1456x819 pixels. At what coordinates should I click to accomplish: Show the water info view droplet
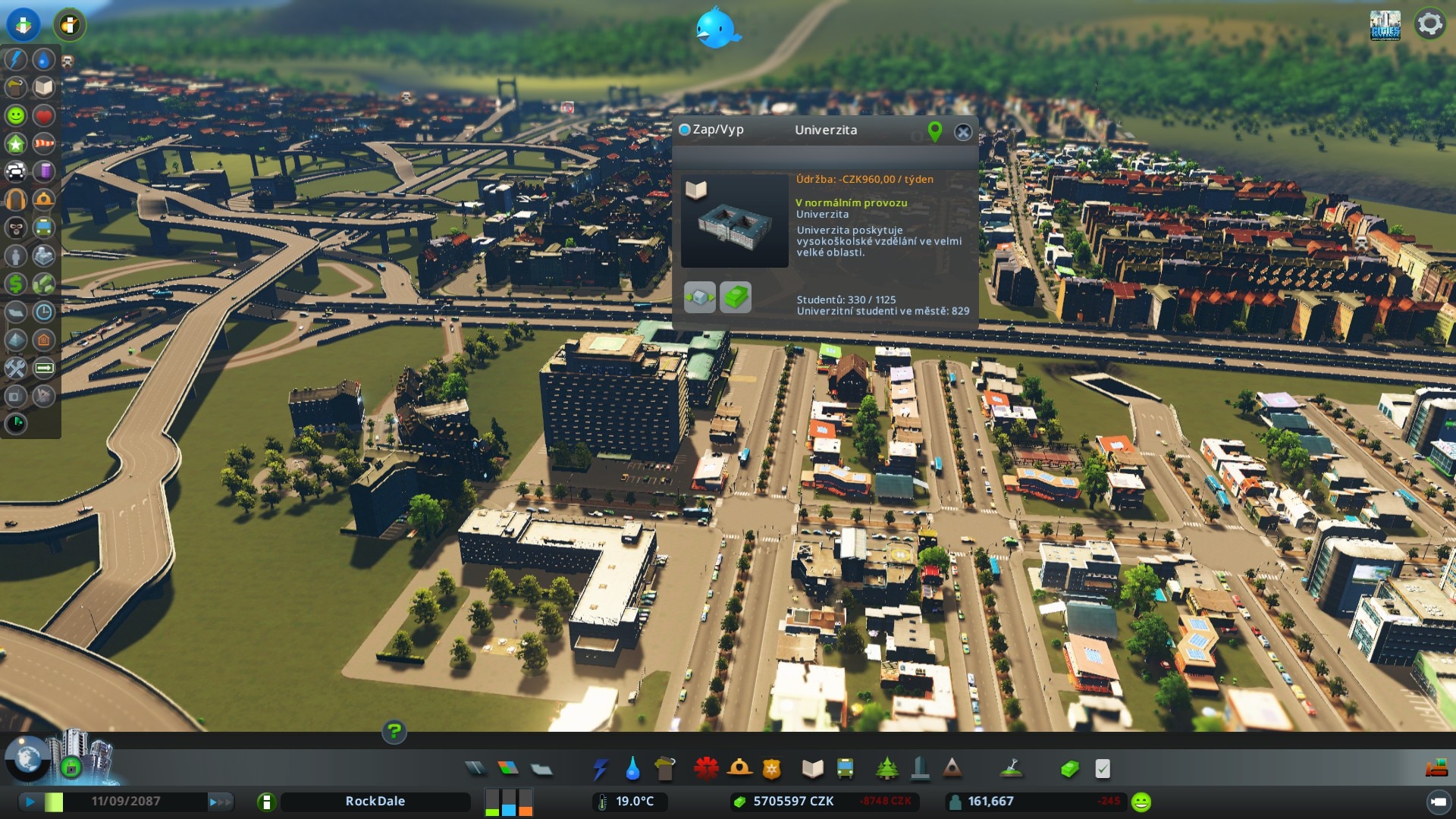coord(44,59)
